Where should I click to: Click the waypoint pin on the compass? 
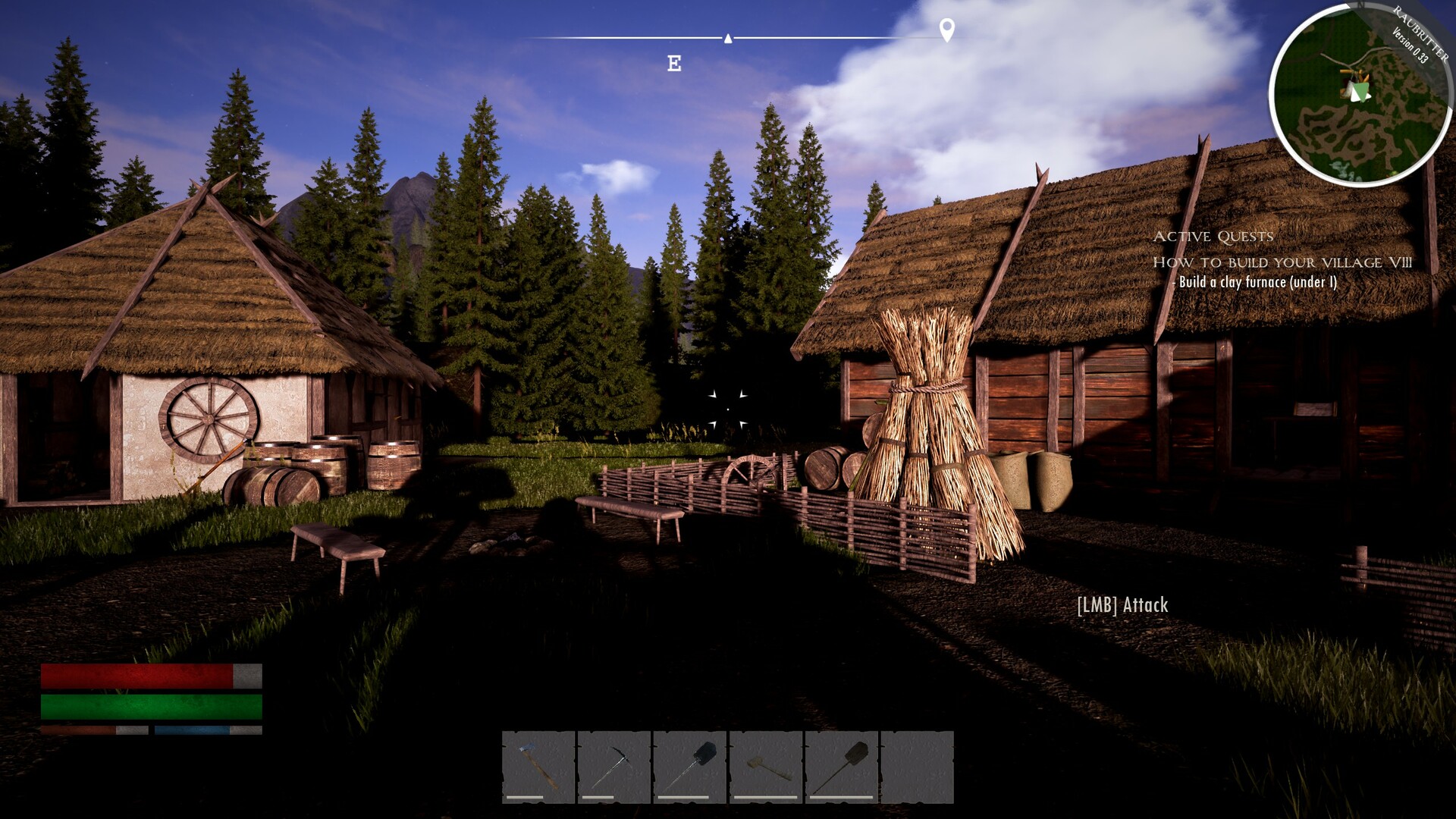(946, 30)
